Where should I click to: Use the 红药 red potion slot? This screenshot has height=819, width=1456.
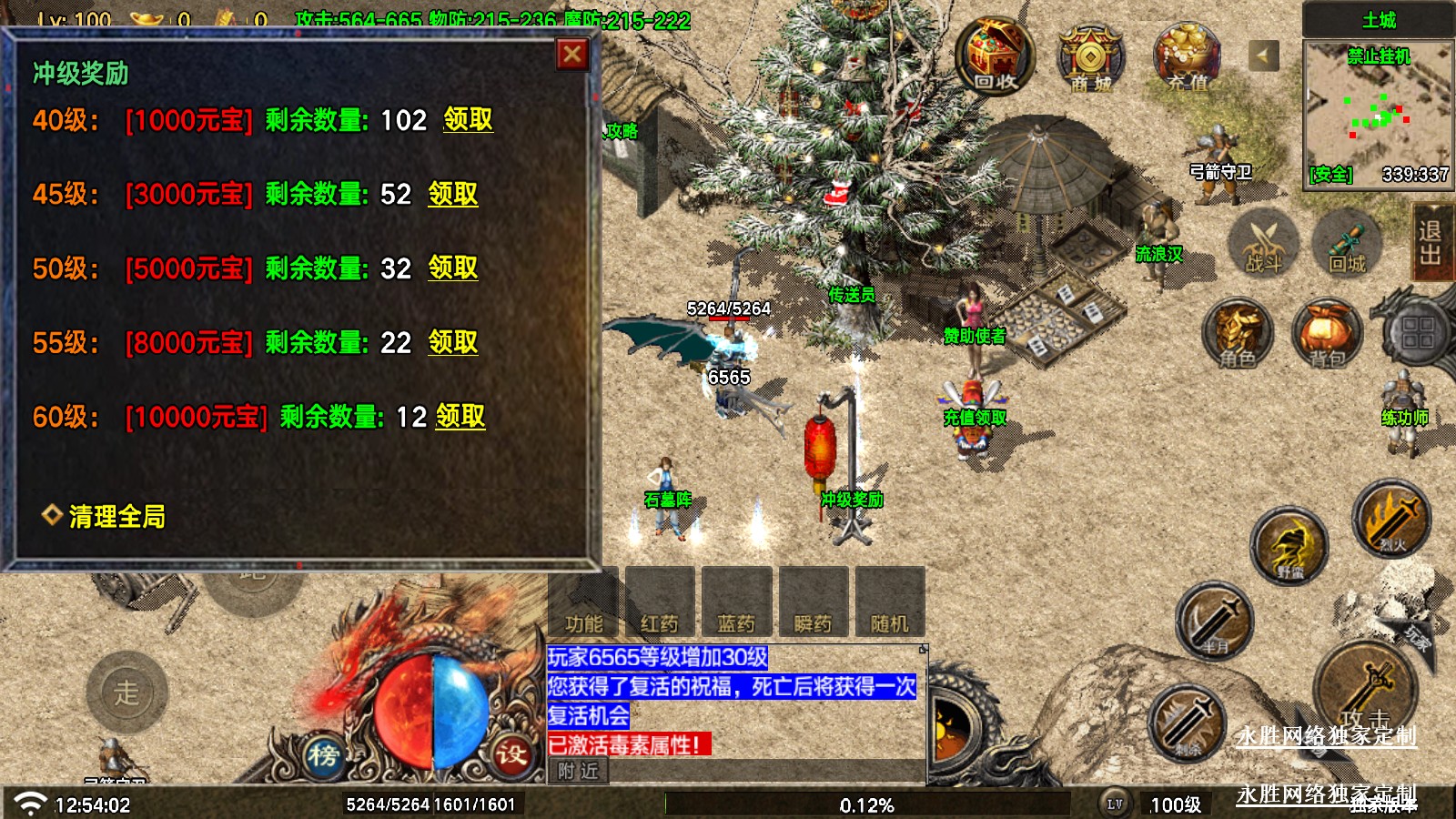pos(660,602)
